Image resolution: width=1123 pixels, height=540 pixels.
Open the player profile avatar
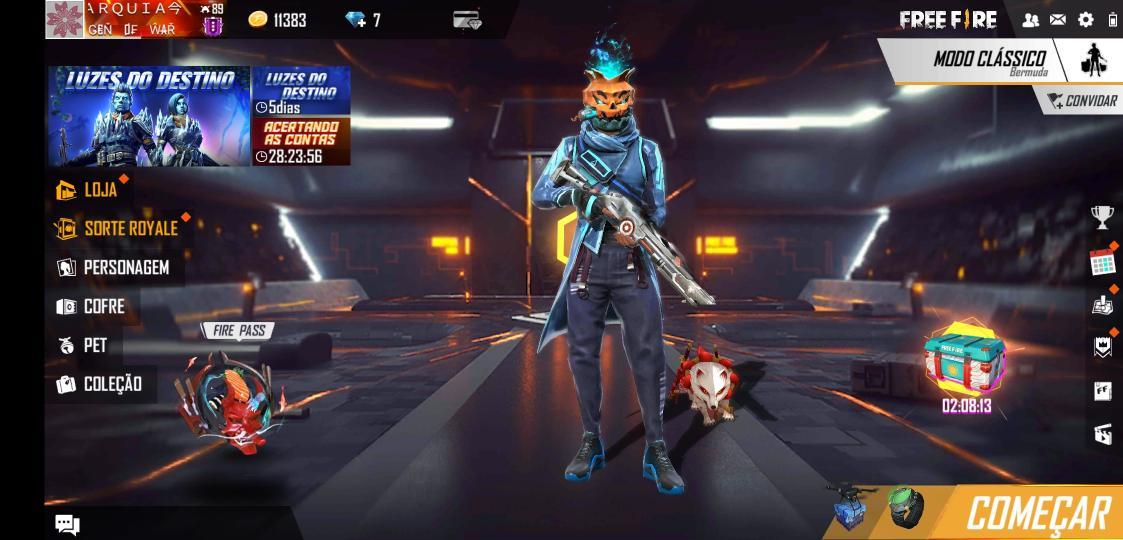click(65, 20)
